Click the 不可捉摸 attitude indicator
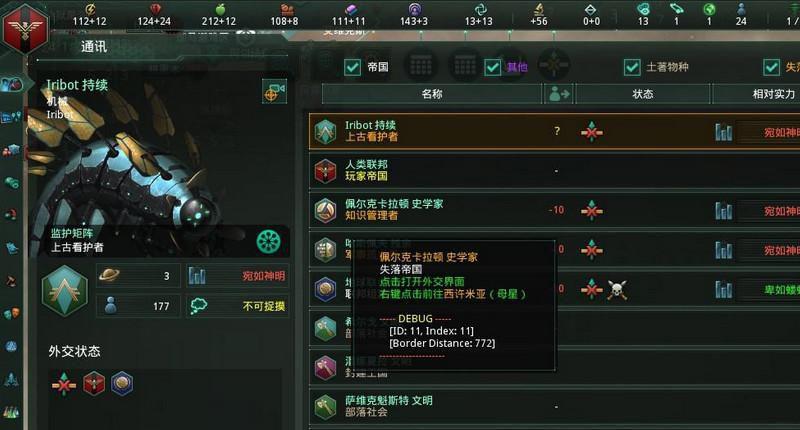 264,306
